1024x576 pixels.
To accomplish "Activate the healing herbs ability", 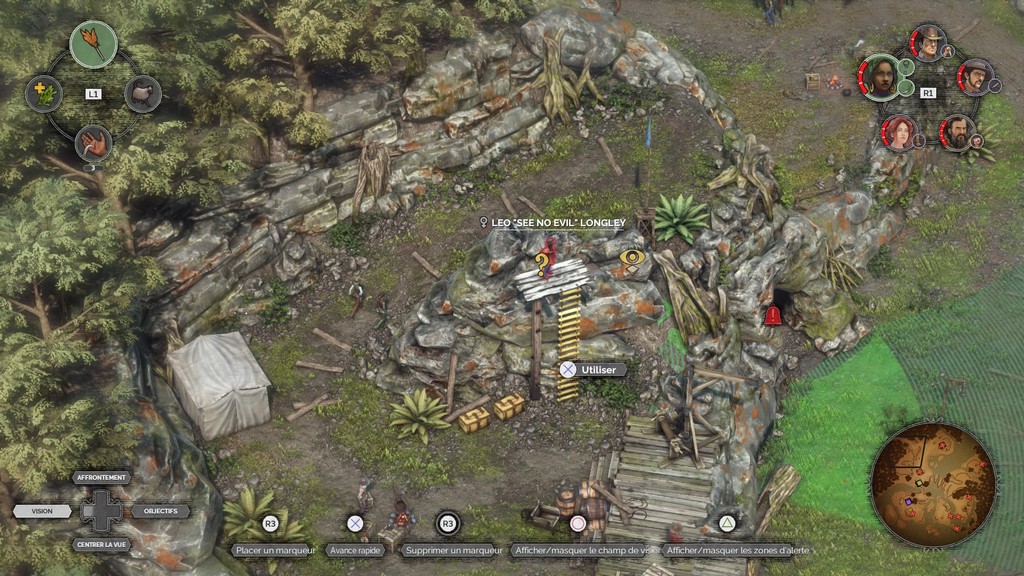I will coord(43,94).
